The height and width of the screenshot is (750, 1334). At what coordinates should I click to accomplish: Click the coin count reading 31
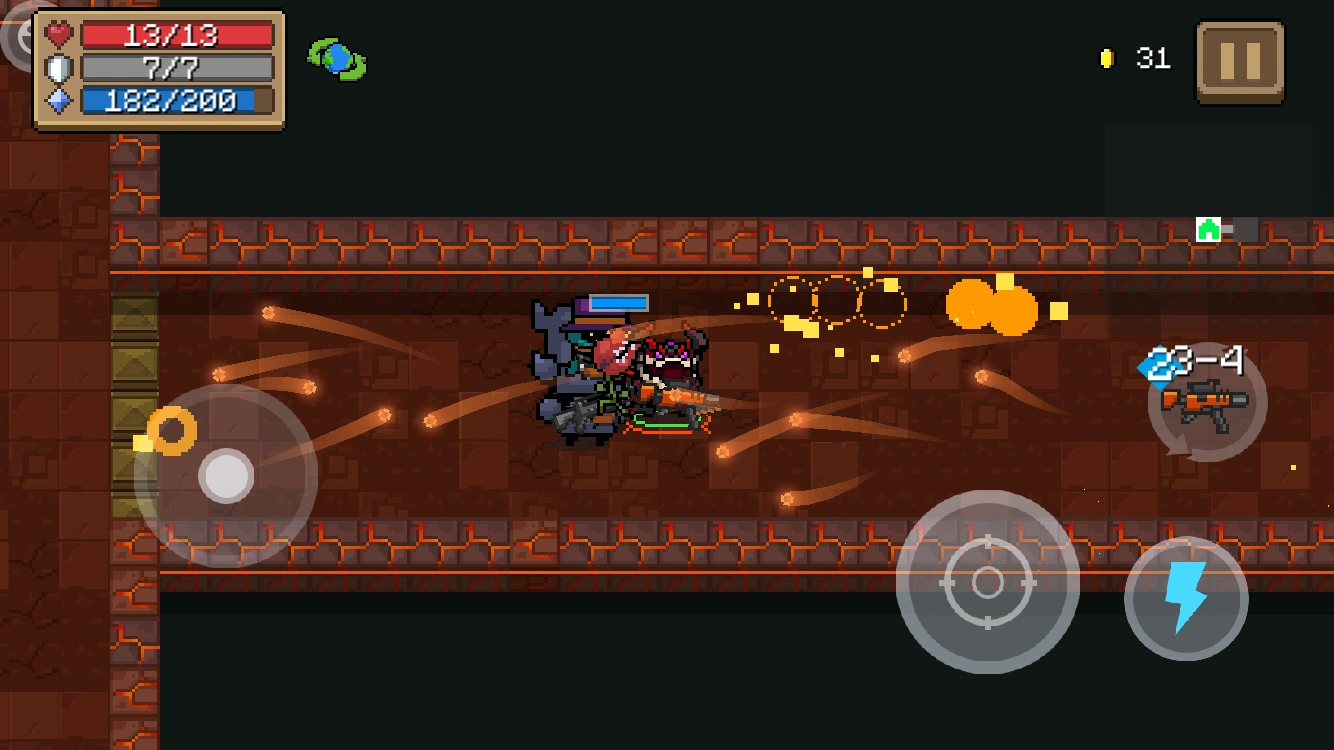[1155, 58]
